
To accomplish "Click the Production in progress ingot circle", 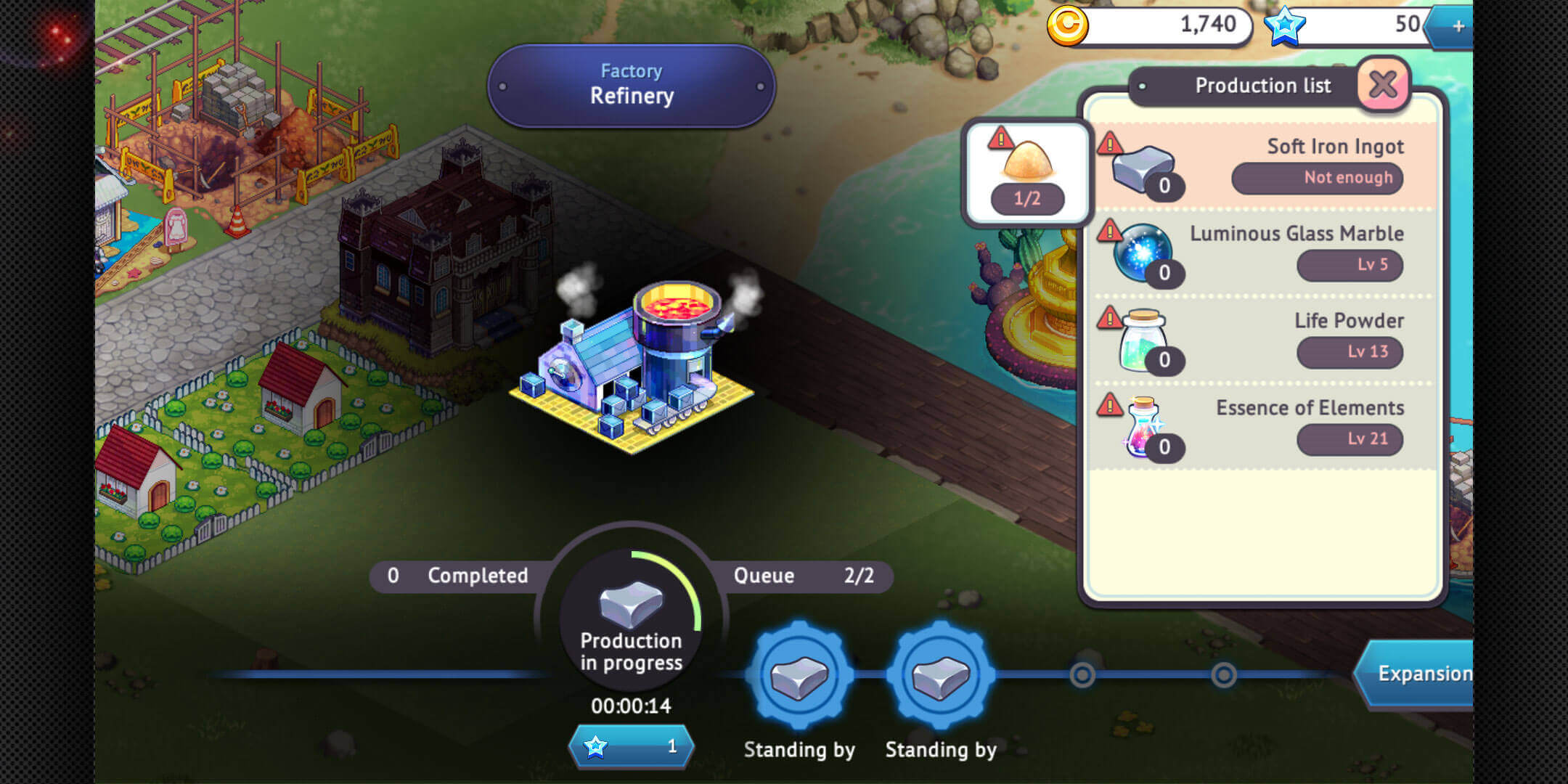I will [x=631, y=617].
